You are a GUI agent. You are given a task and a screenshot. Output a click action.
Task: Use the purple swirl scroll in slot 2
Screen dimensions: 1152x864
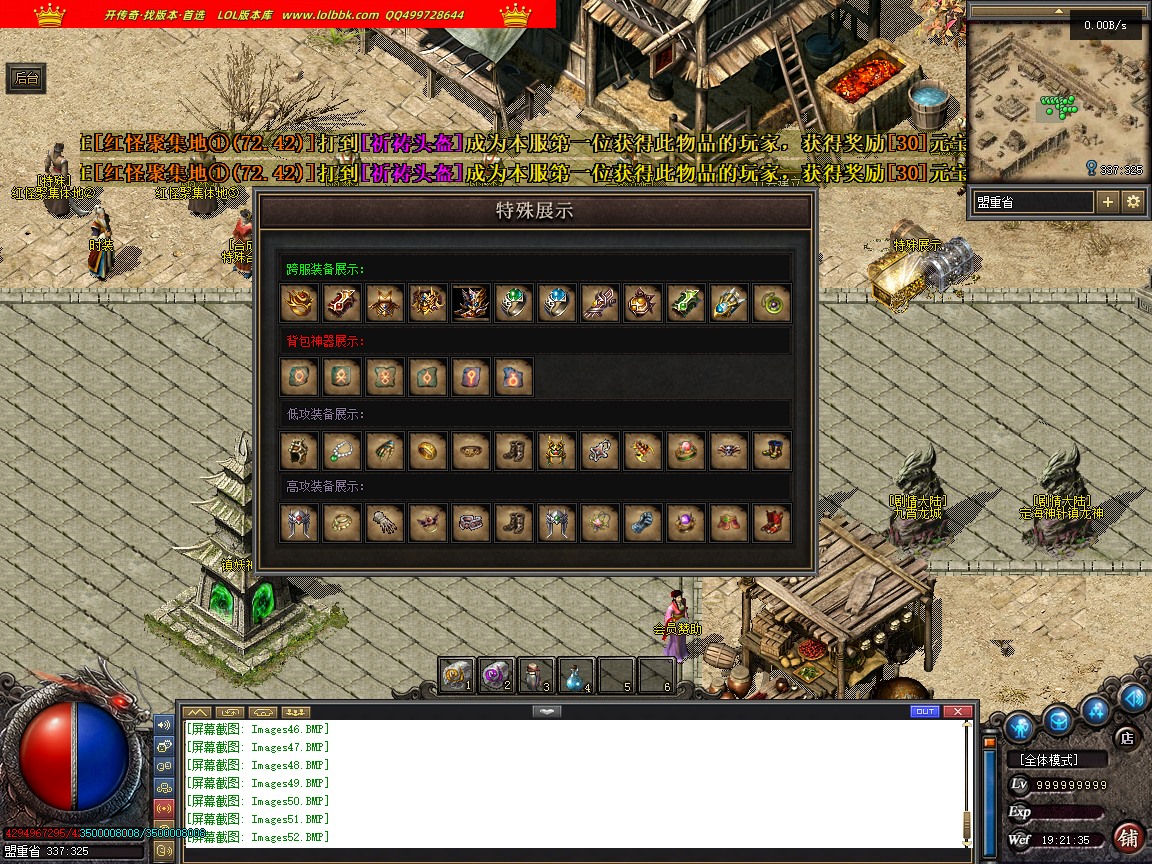click(x=494, y=676)
